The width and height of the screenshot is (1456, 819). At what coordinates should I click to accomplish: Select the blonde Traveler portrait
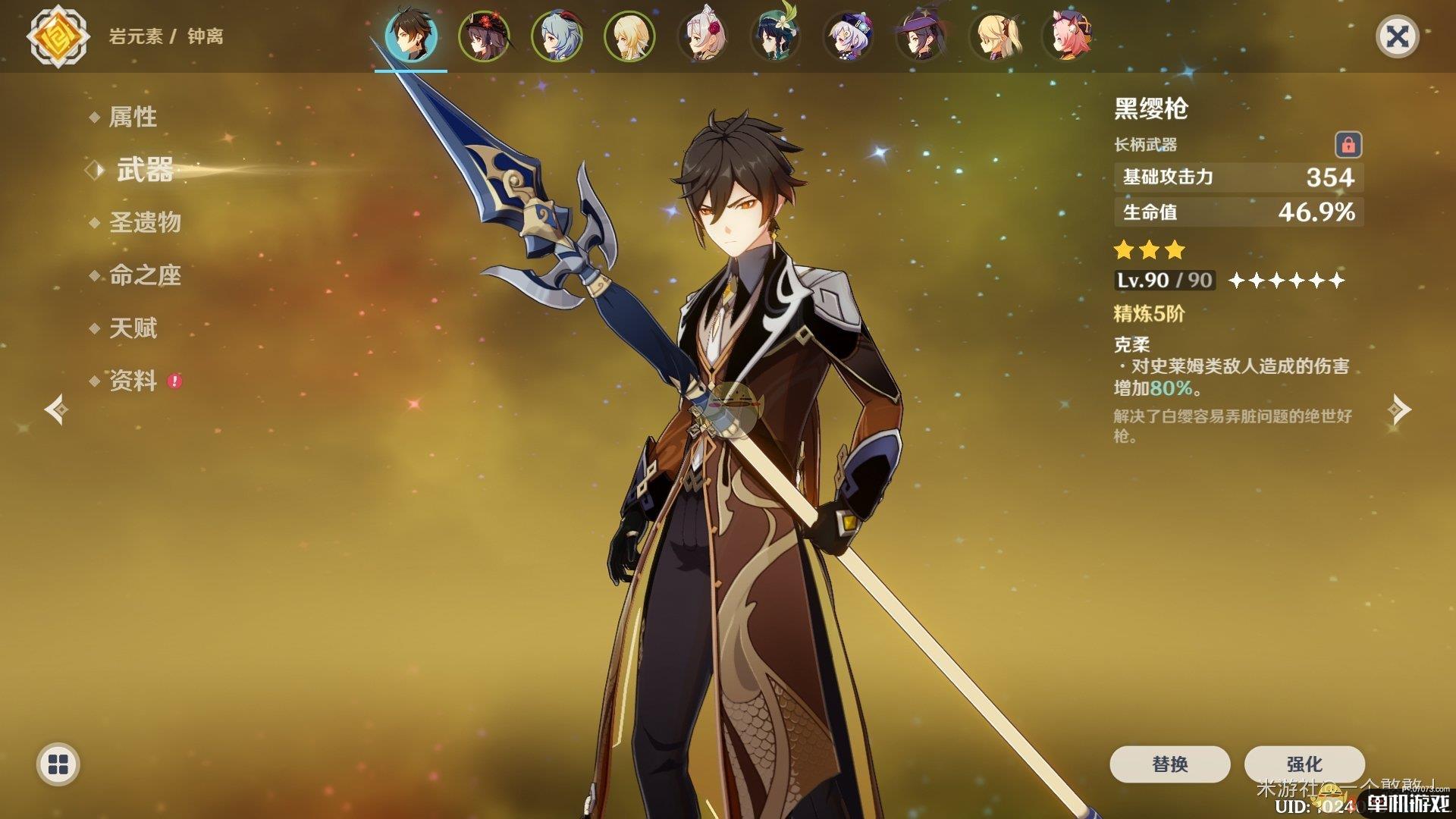(629, 36)
